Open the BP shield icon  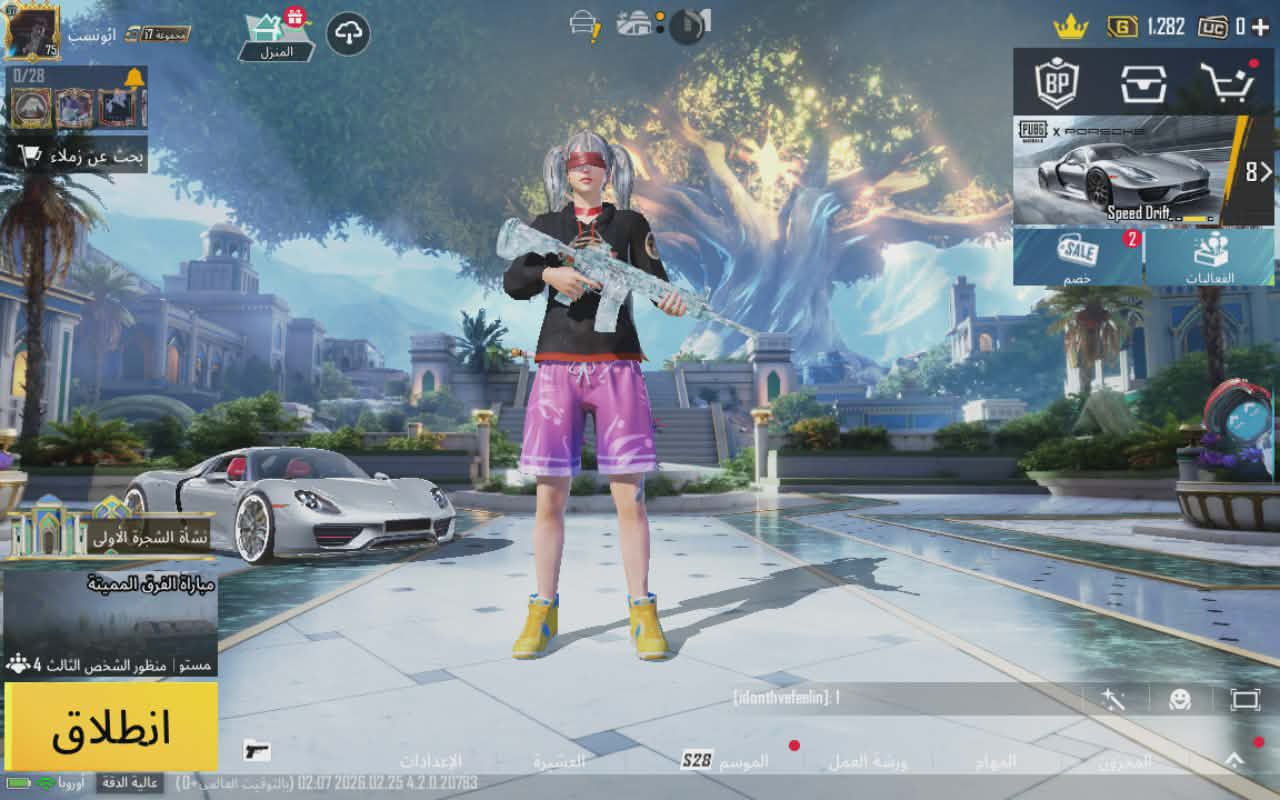1056,84
